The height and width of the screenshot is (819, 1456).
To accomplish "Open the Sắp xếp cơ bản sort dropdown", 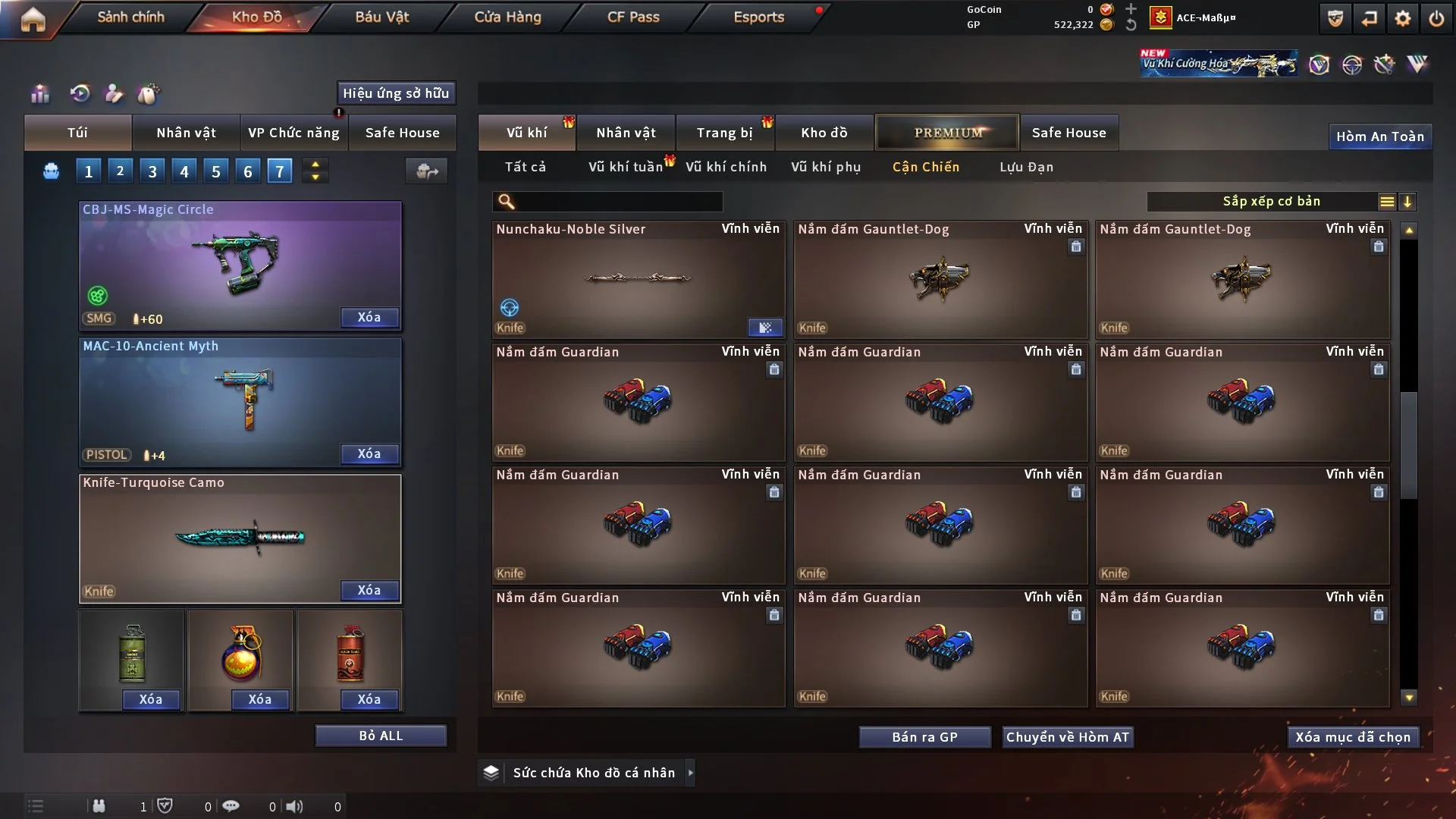I will 1271,202.
